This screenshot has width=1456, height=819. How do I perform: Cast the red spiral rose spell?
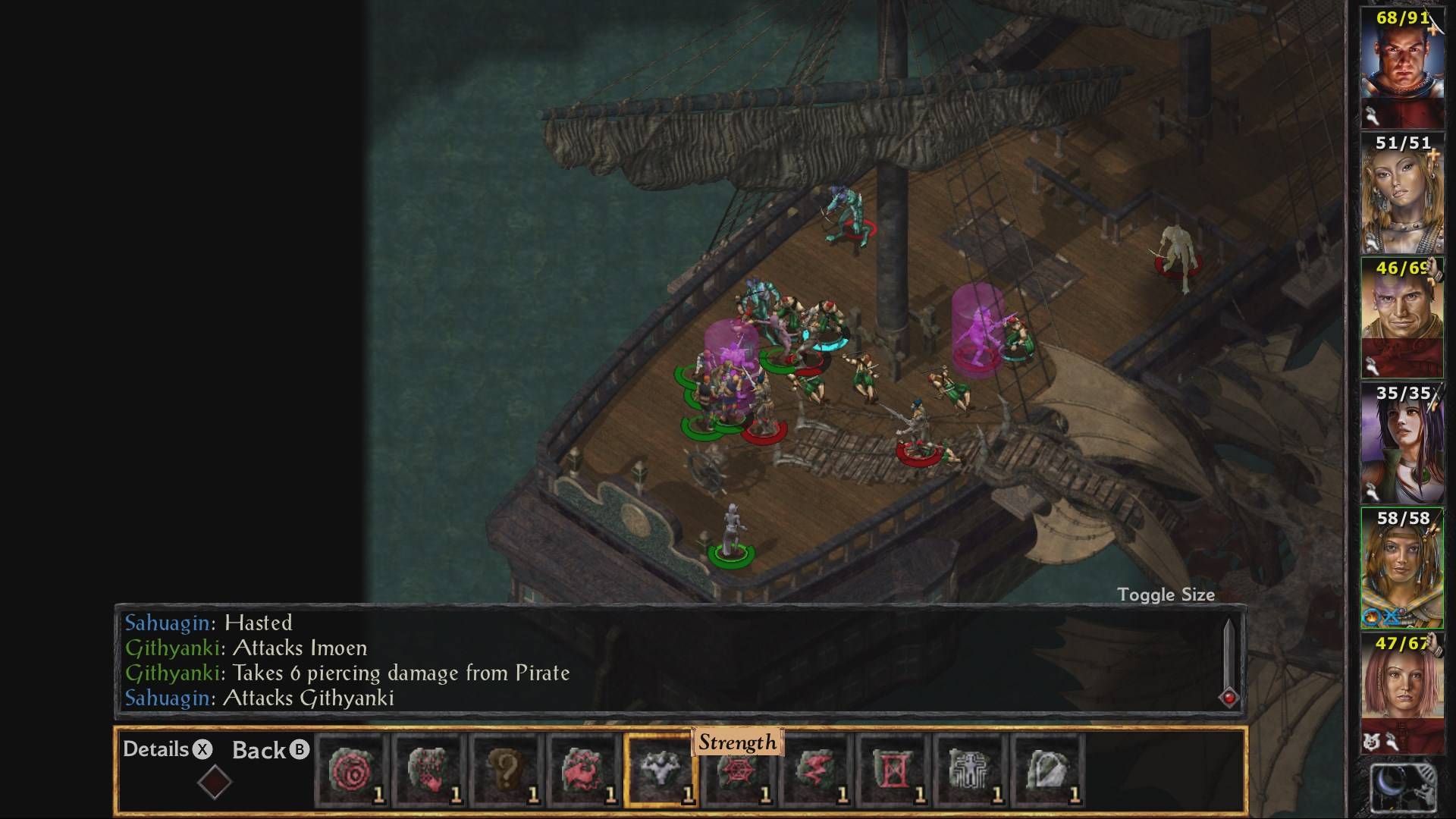[352, 770]
